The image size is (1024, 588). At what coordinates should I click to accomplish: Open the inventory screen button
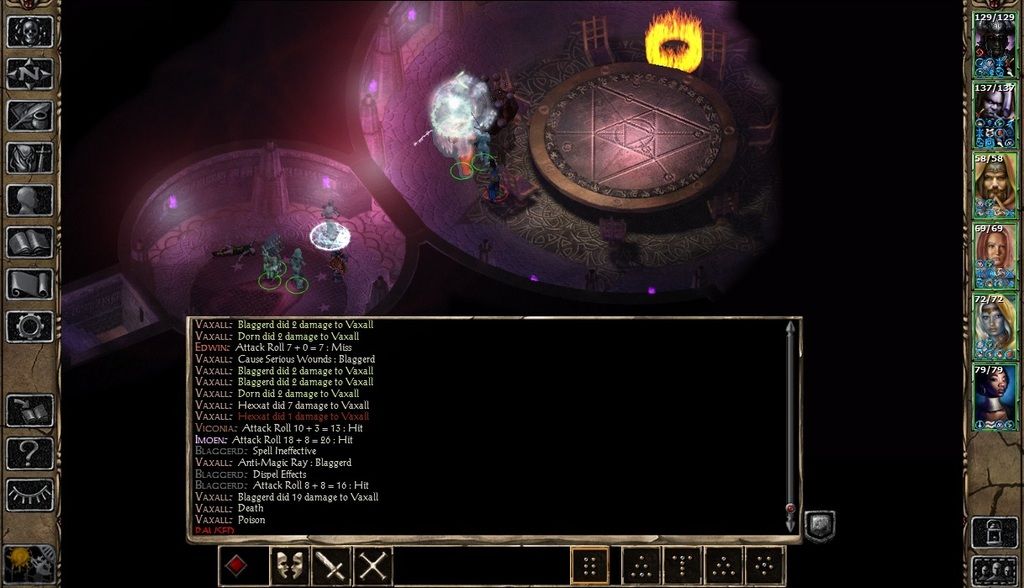point(30,158)
